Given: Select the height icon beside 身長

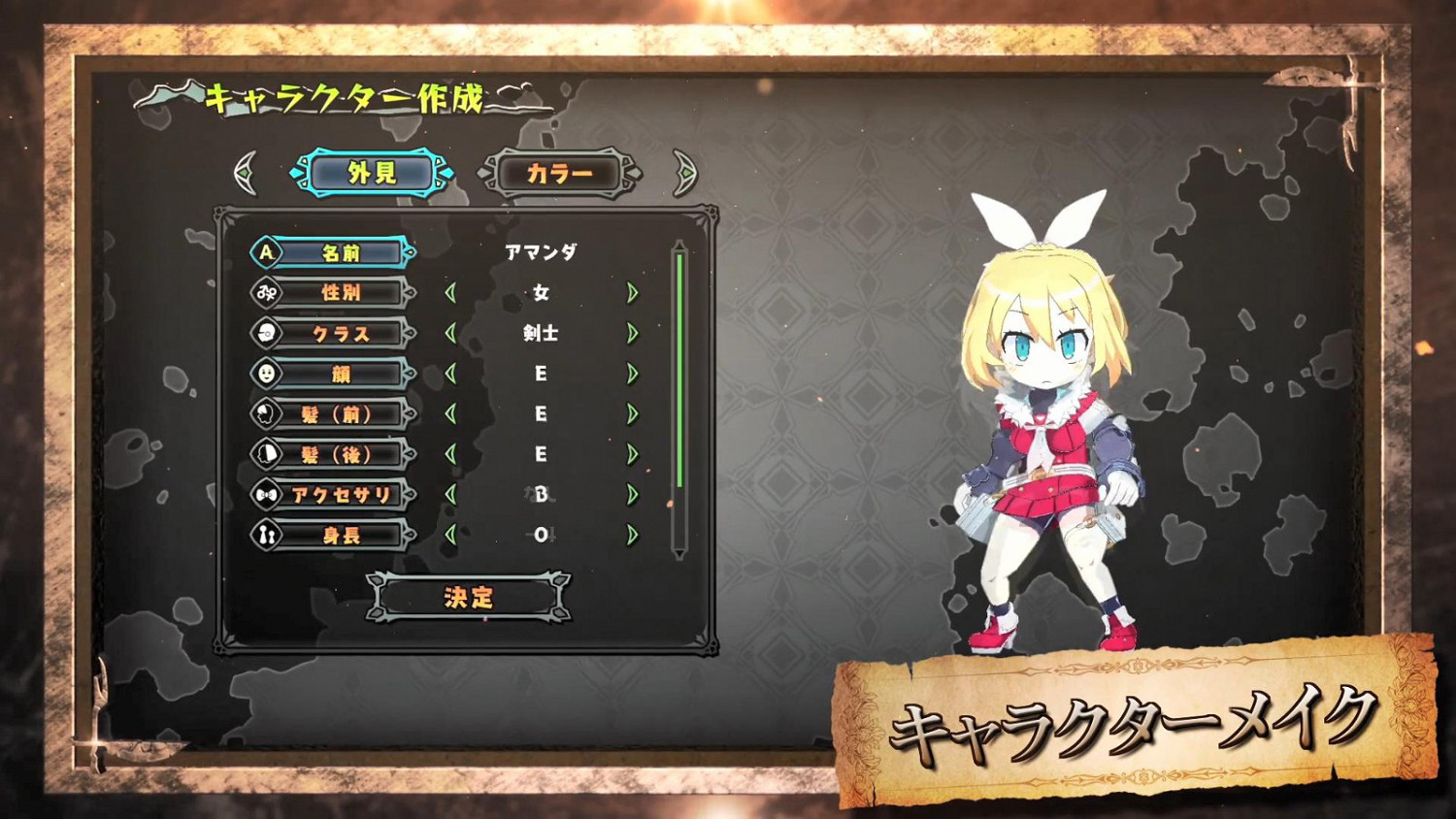Looking at the screenshot, I should click(264, 536).
